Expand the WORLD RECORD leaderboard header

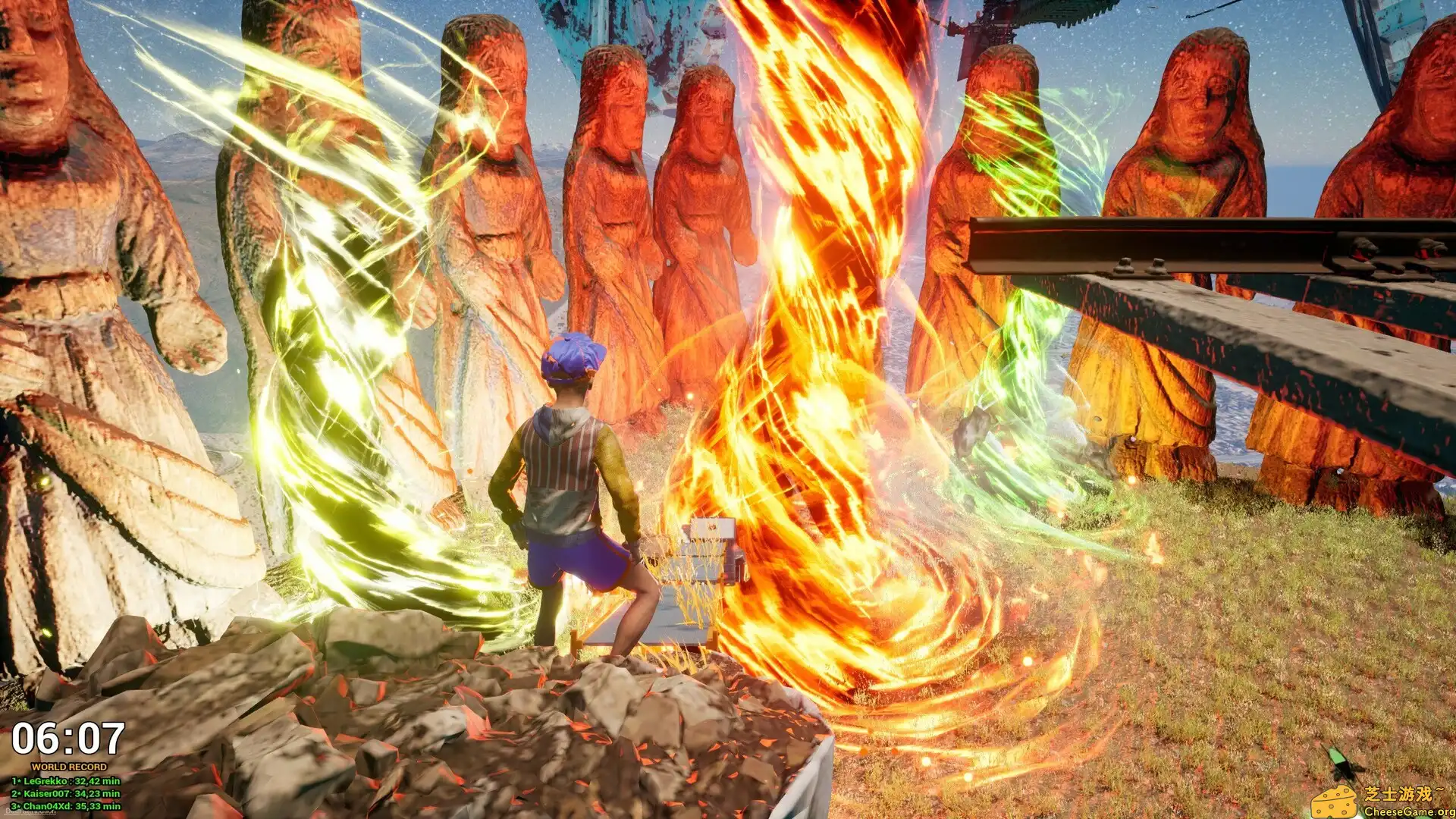(x=69, y=767)
